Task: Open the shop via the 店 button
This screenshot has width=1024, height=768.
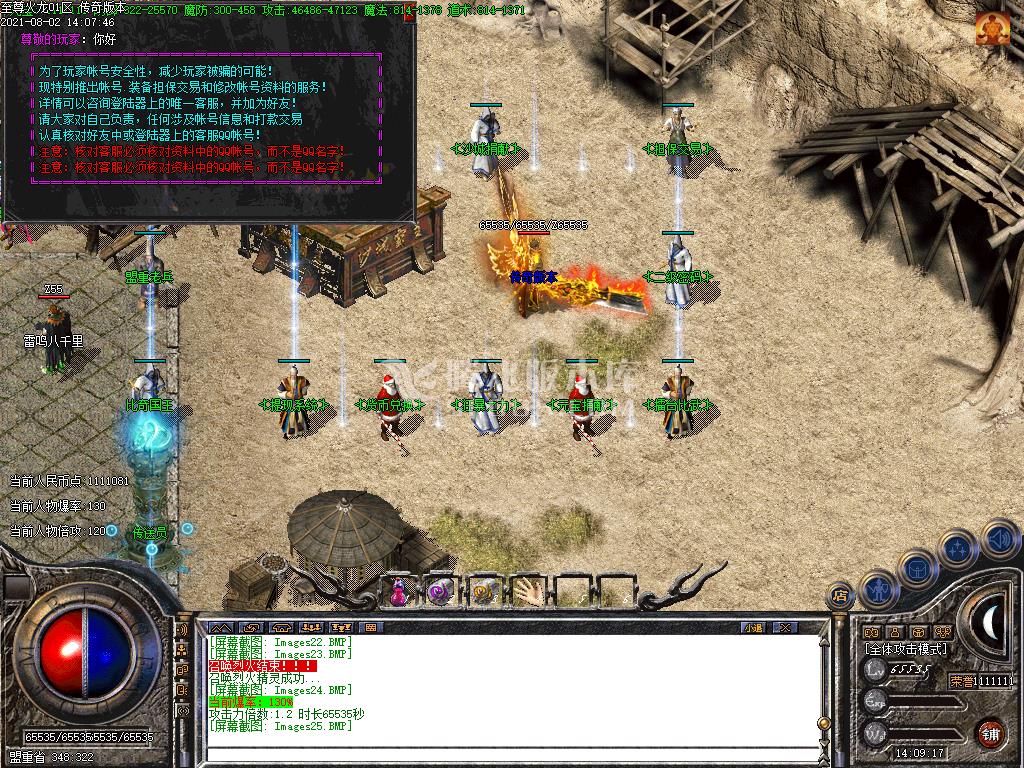Action: click(x=840, y=597)
